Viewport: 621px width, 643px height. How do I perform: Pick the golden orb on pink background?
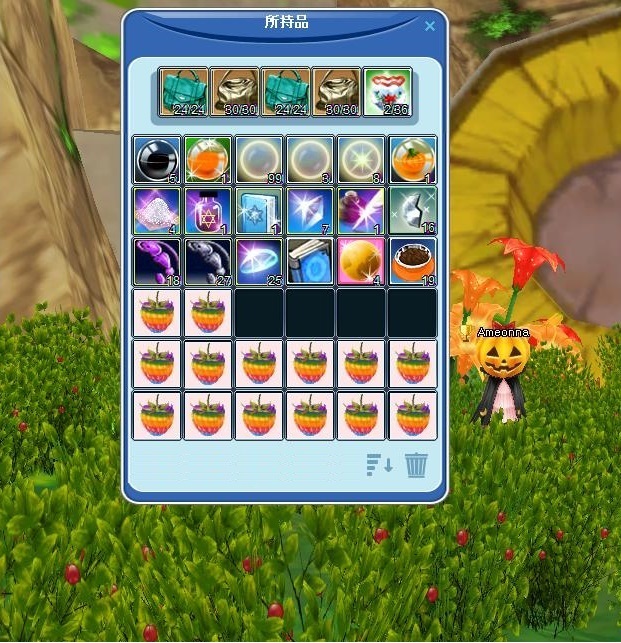(361, 262)
